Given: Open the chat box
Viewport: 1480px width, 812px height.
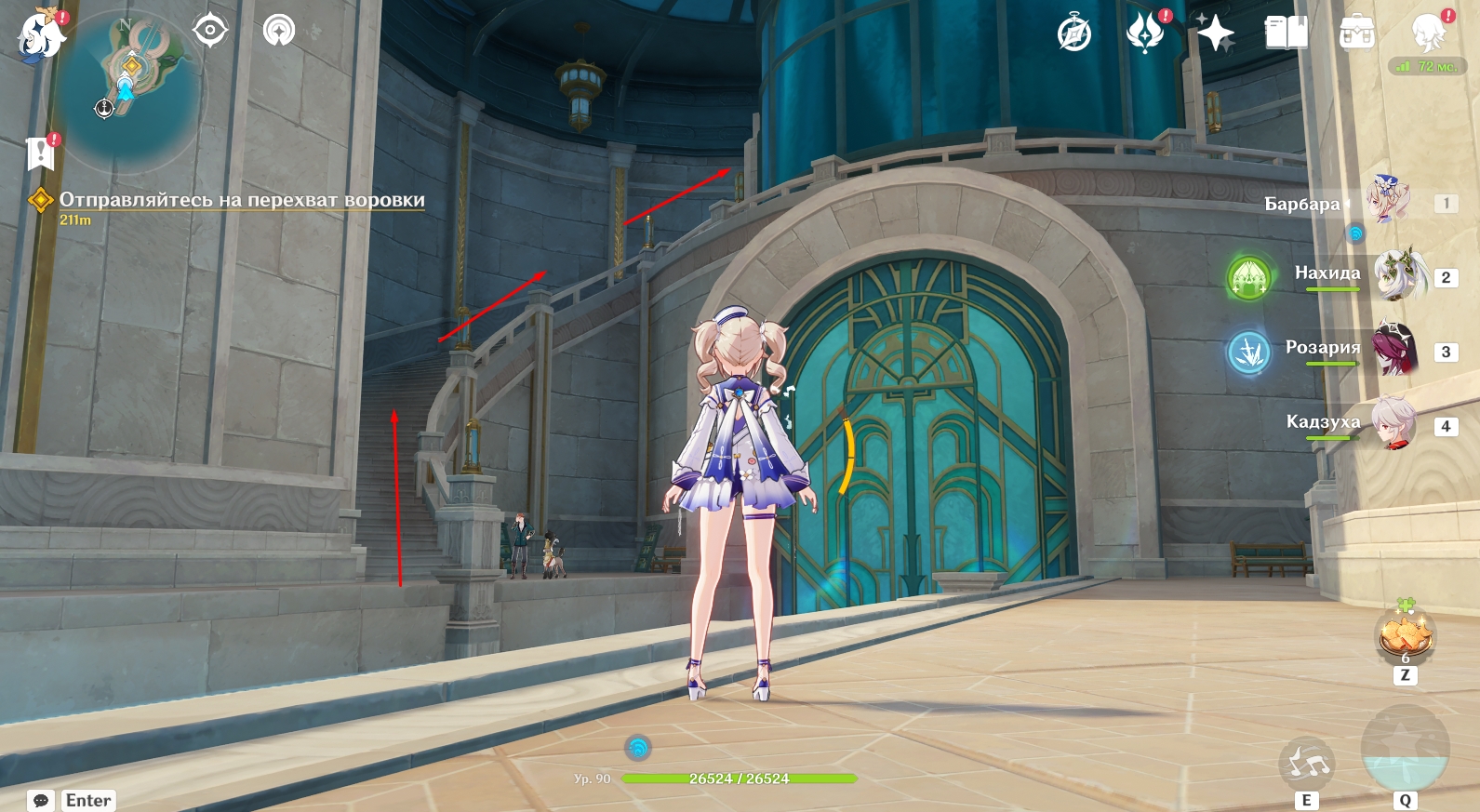Looking at the screenshot, I should tap(41, 800).
